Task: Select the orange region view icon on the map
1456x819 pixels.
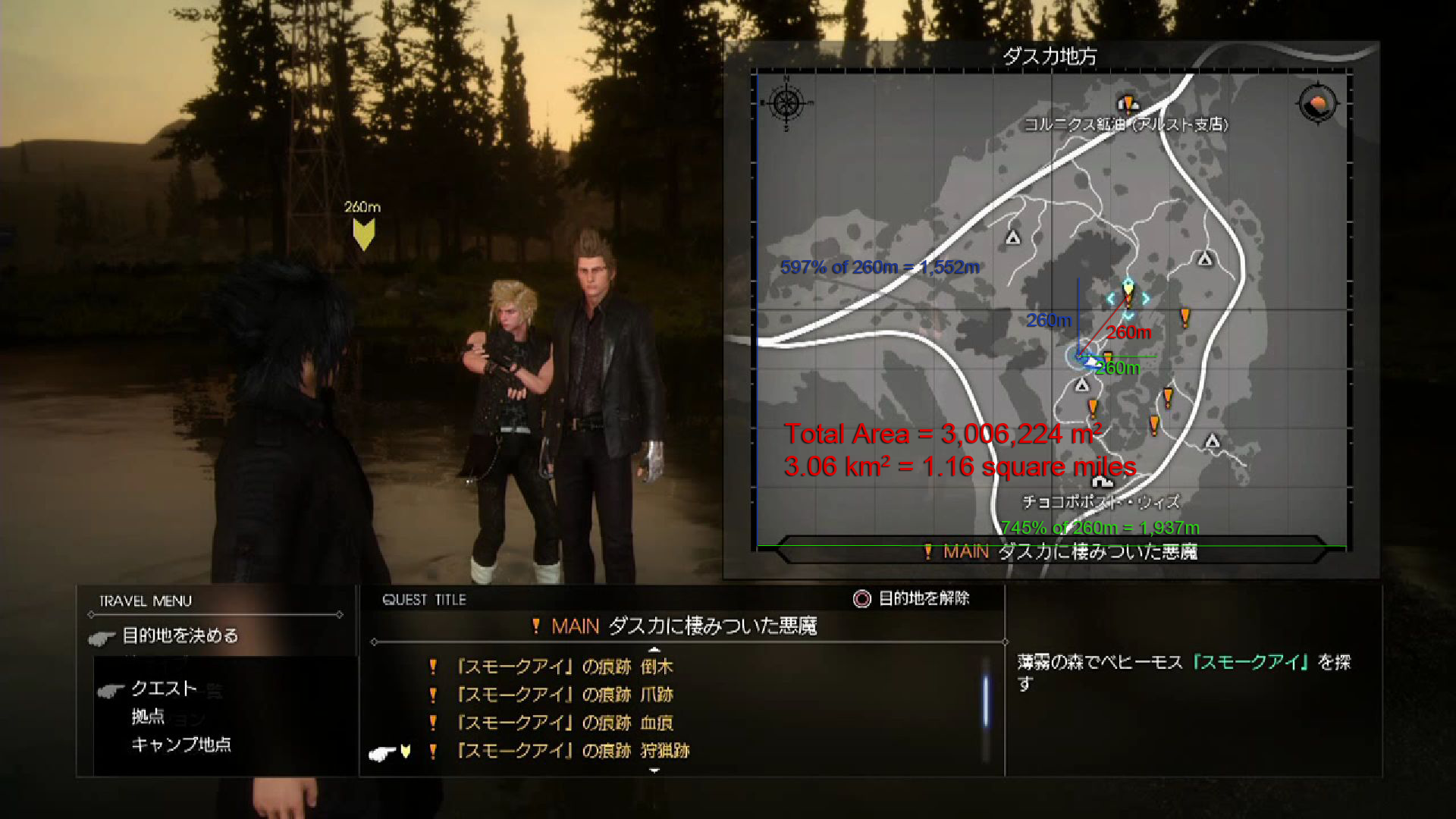Action: coord(1316,104)
